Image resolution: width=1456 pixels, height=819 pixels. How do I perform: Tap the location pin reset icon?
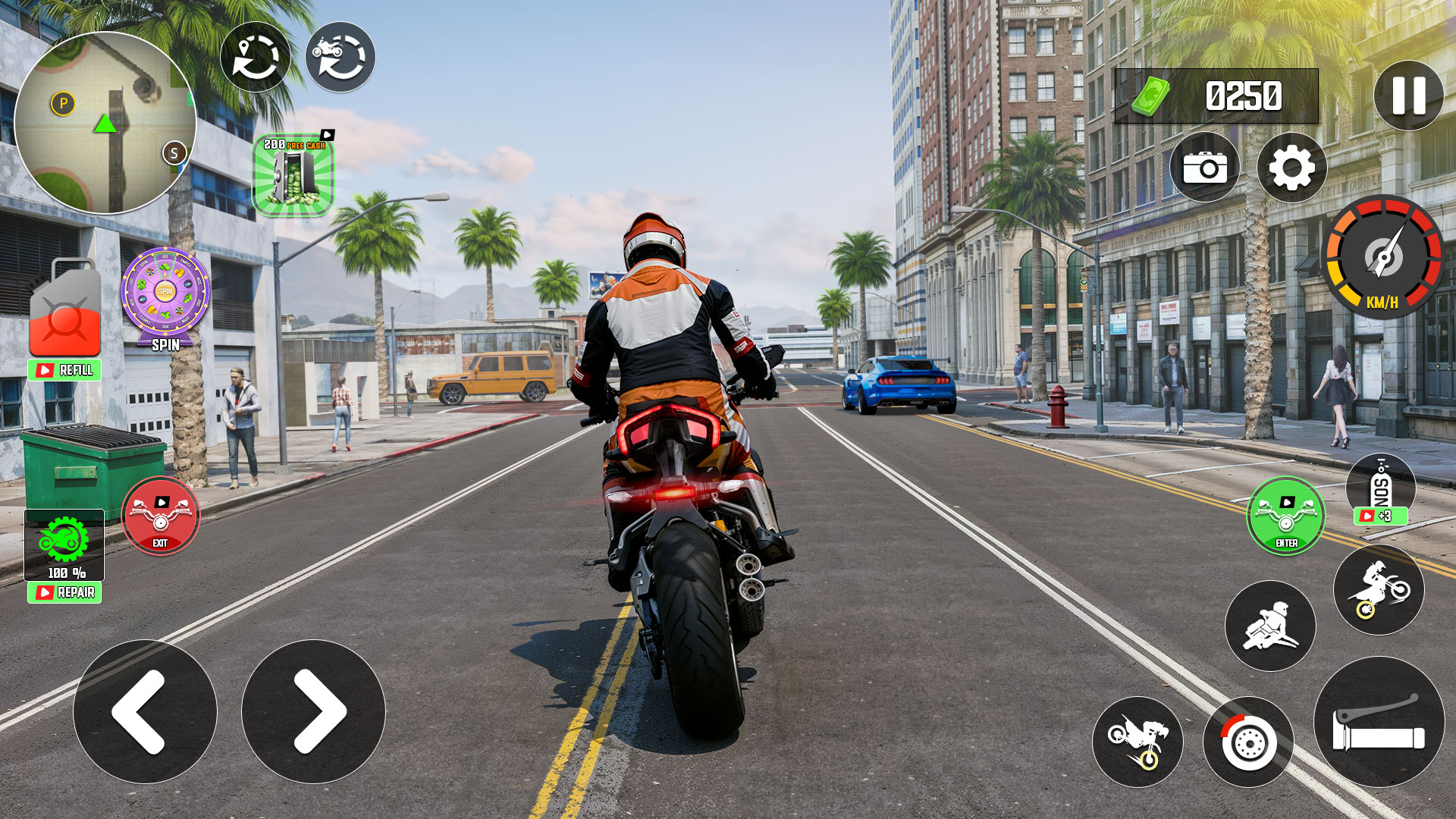click(x=256, y=58)
